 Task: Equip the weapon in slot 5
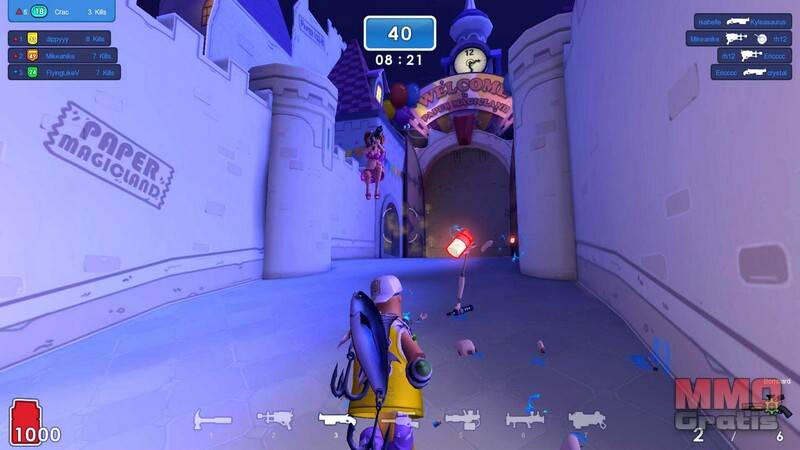tap(461, 420)
